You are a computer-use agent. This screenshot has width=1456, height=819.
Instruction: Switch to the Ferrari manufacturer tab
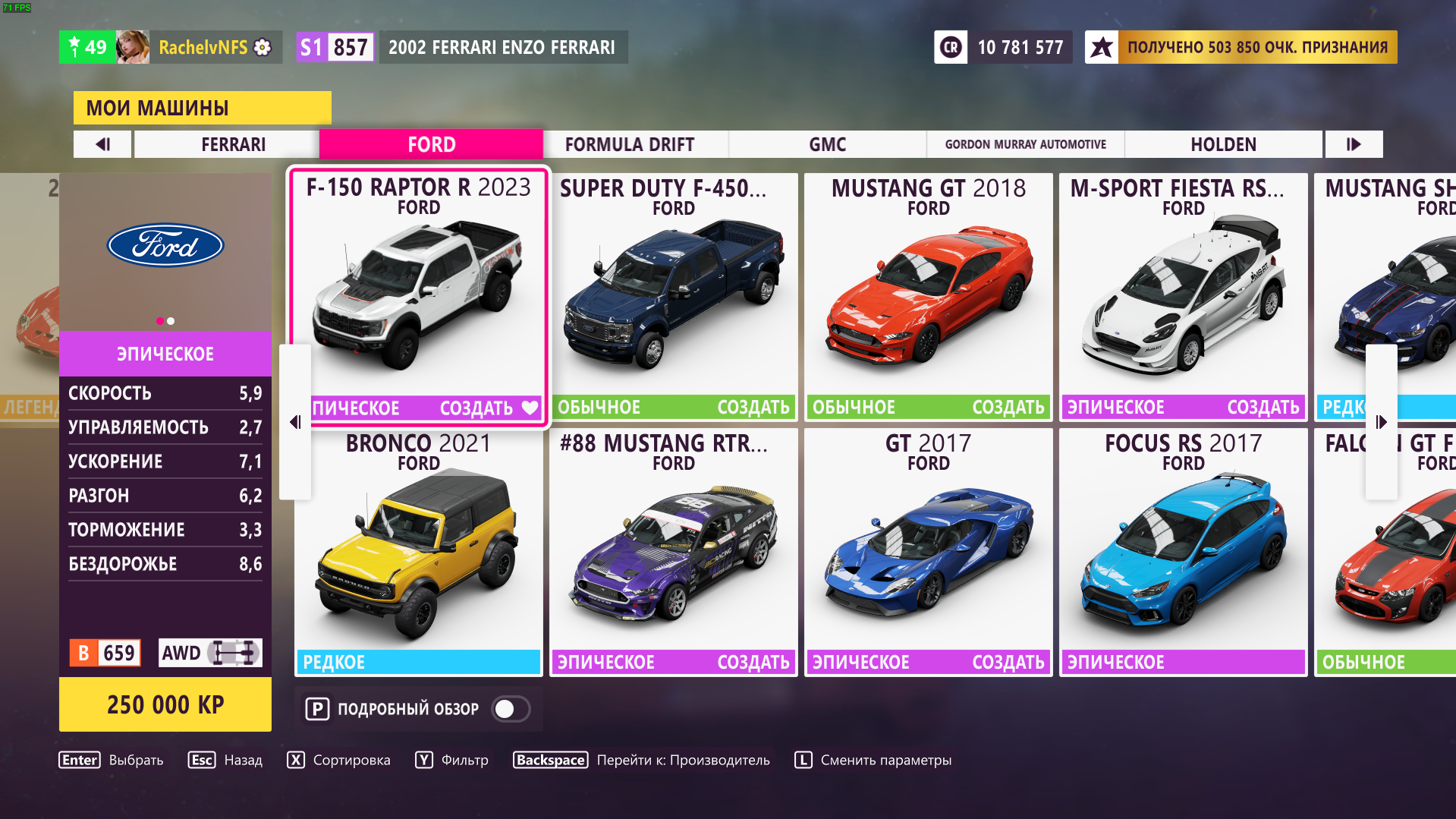click(x=233, y=144)
